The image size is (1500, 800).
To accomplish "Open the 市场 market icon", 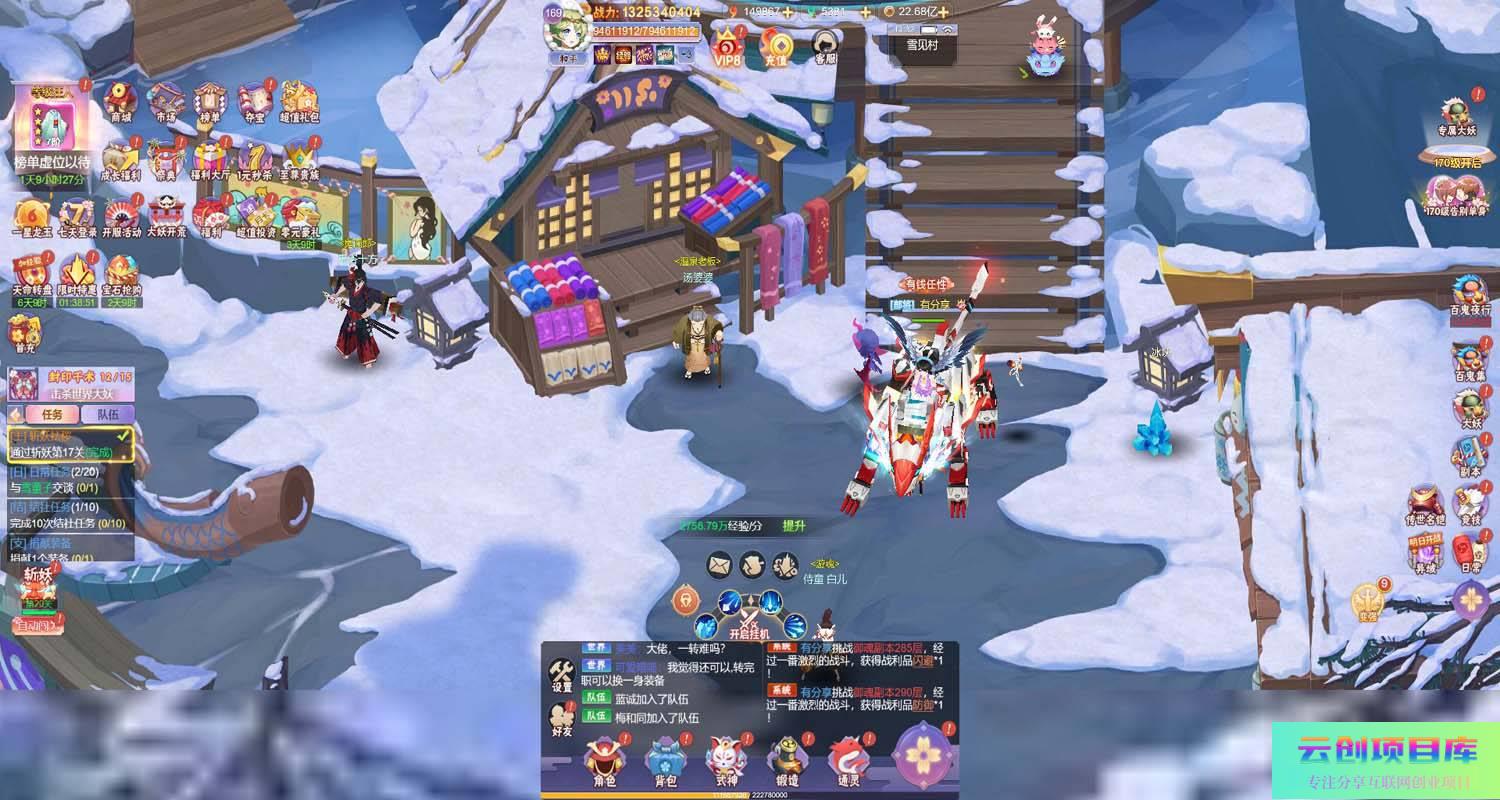I will (165, 100).
